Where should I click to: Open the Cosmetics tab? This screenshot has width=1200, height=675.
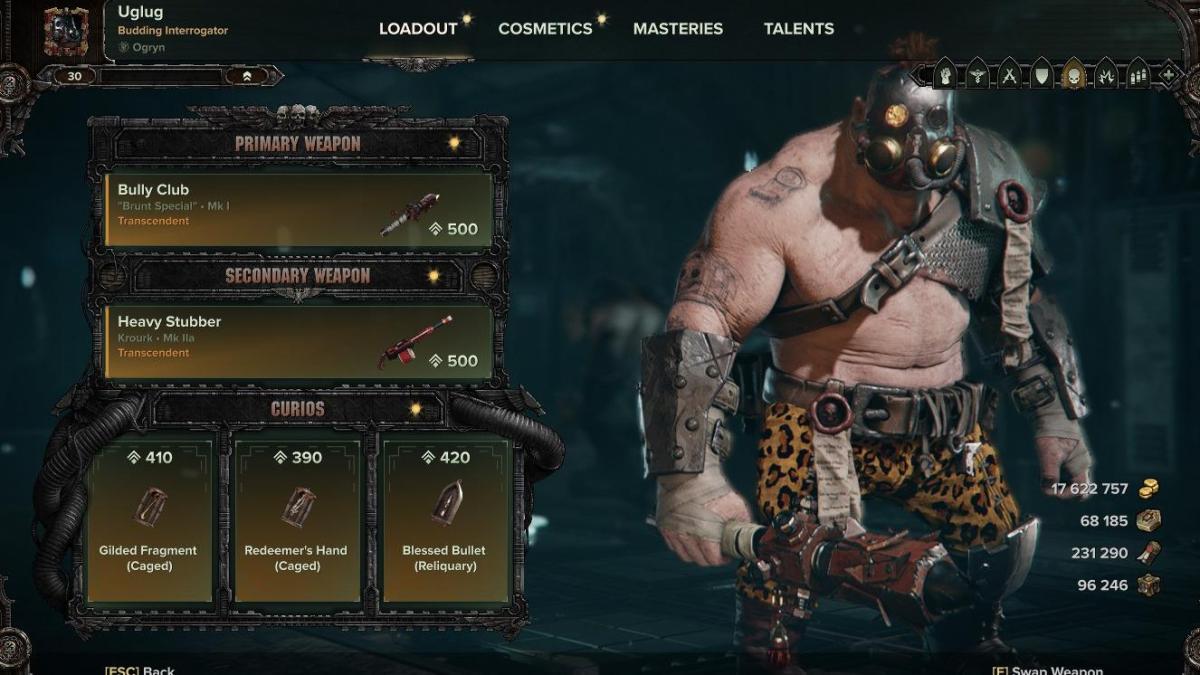tap(545, 29)
